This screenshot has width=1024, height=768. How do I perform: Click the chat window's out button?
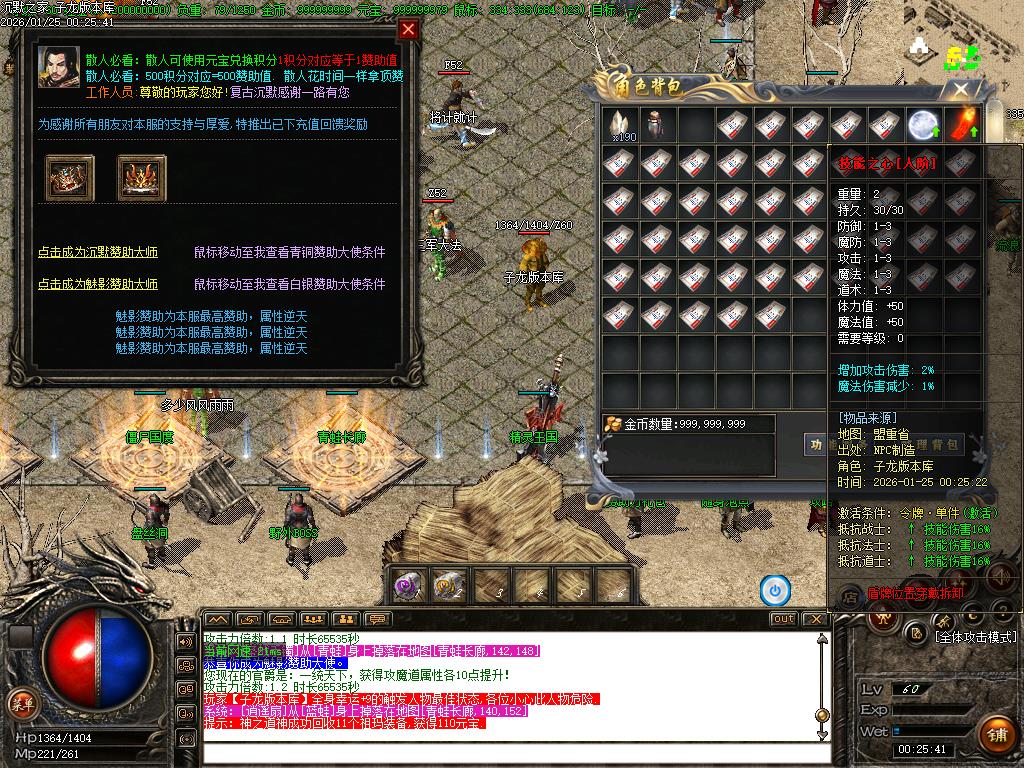(783, 619)
